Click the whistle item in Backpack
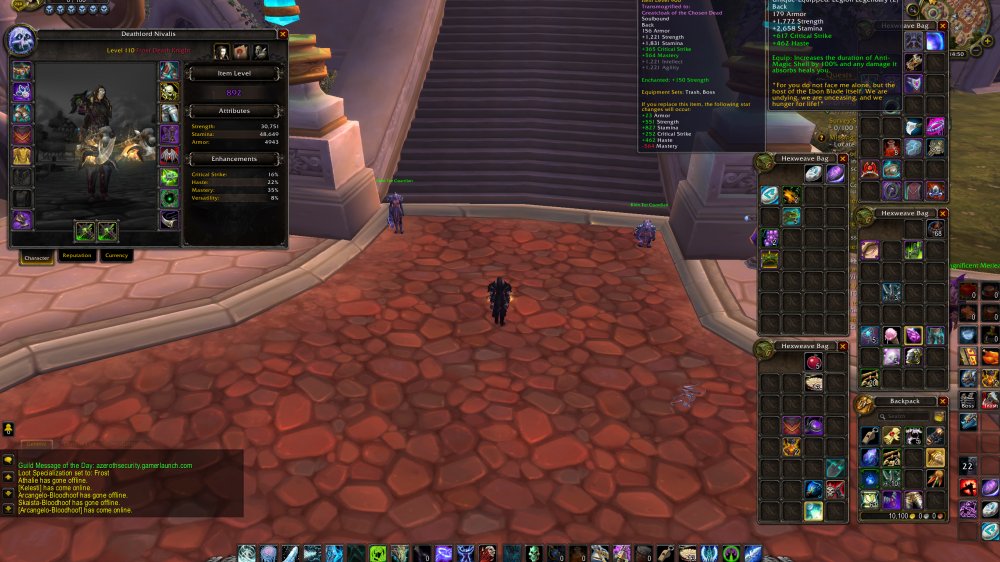Viewport: 1000px width, 562px height. tap(869, 436)
